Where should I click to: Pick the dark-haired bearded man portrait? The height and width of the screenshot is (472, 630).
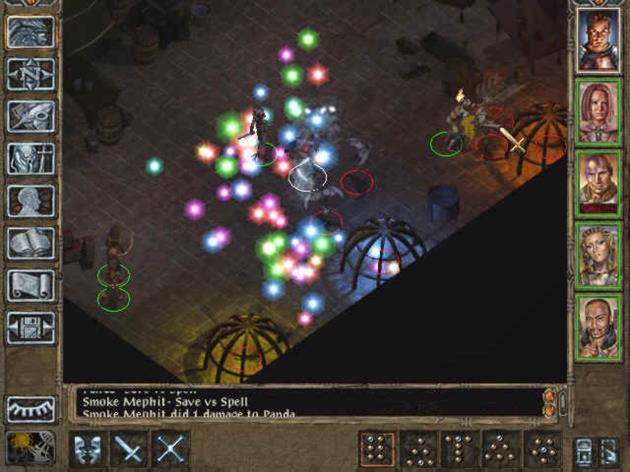(x=598, y=327)
